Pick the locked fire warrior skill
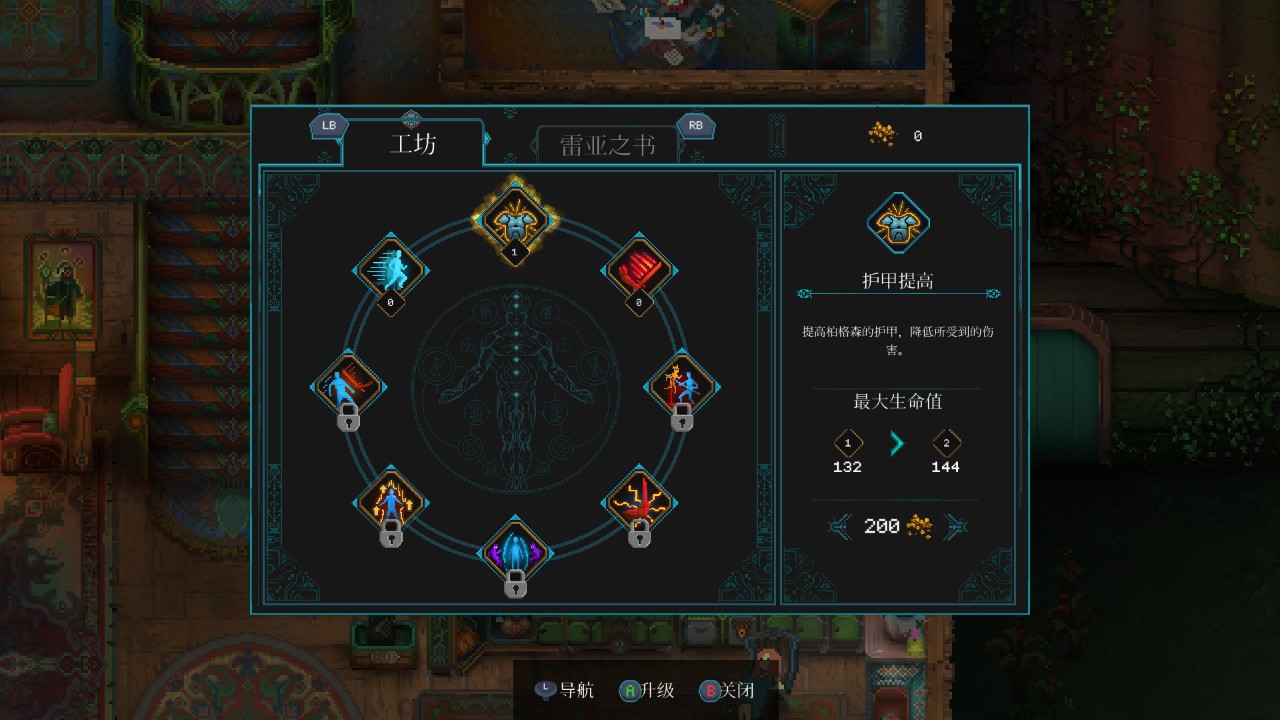The image size is (1280, 720). [683, 386]
